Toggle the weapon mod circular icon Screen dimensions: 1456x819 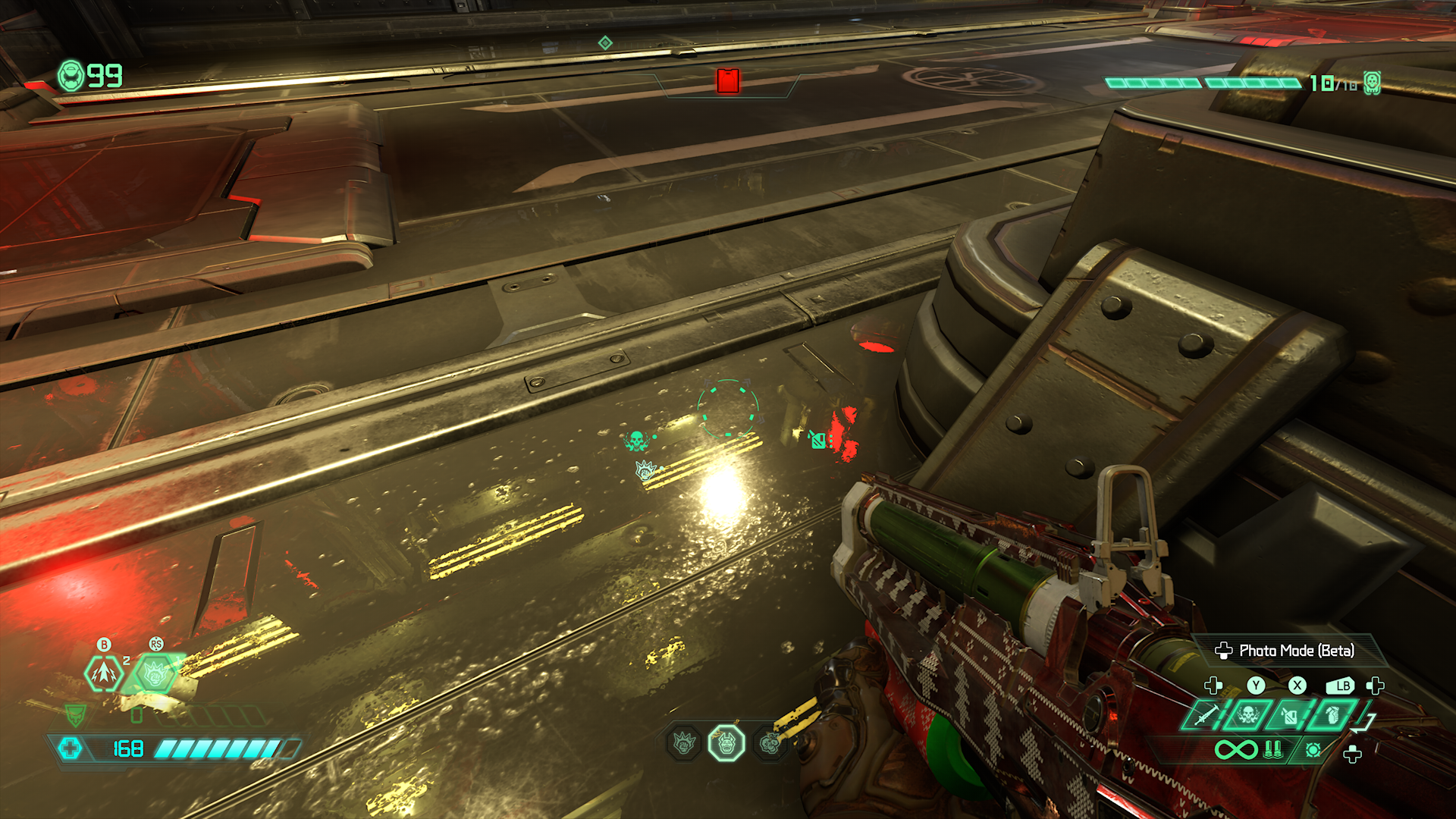(x=1313, y=750)
